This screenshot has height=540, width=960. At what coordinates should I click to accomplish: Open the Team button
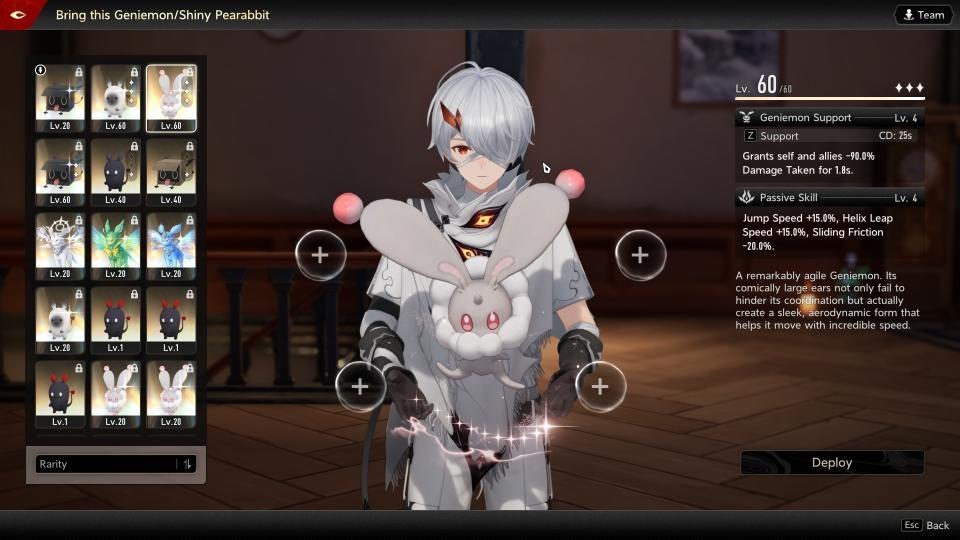click(922, 15)
